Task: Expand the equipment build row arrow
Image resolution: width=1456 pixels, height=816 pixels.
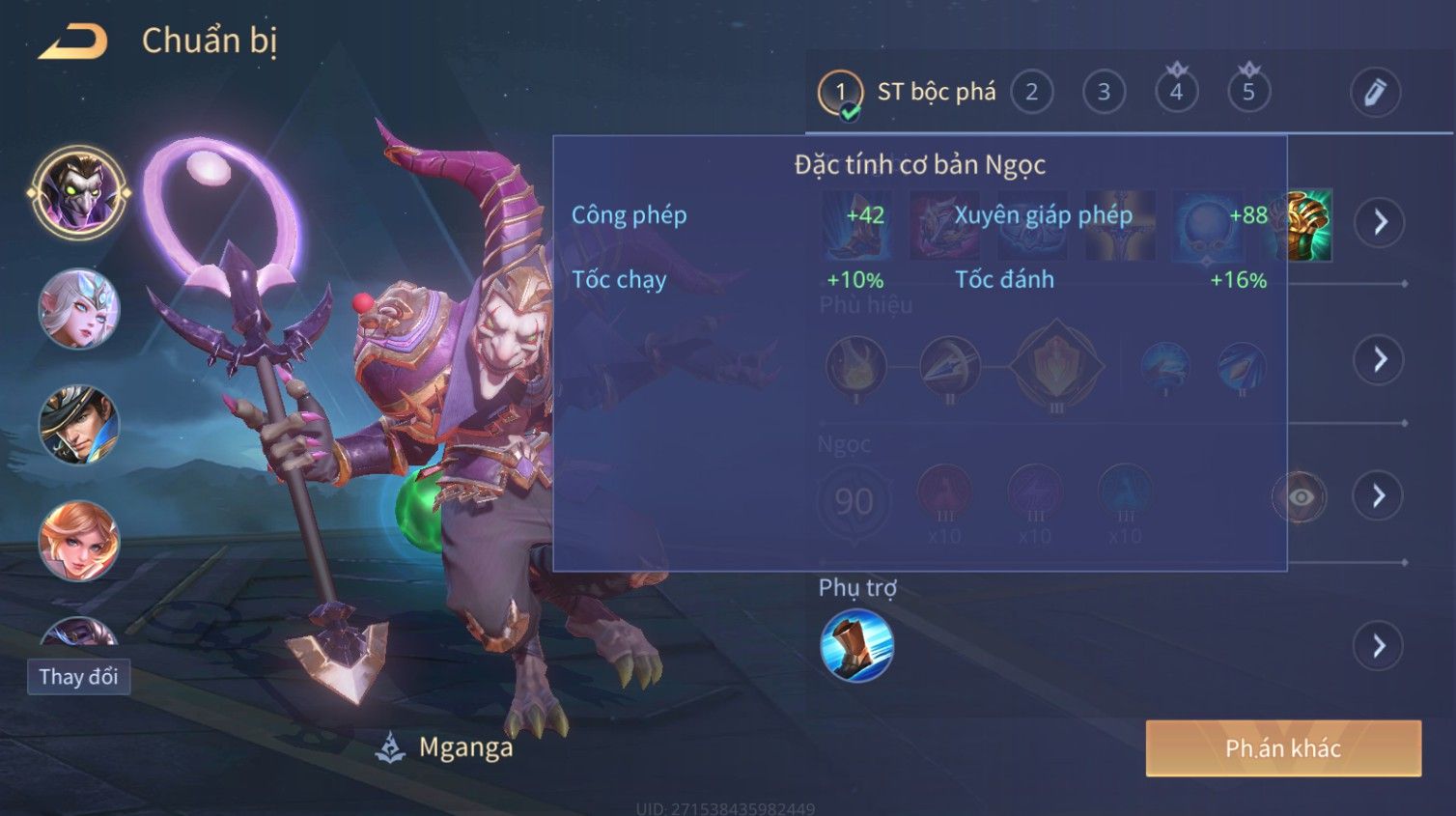Action: click(1379, 222)
